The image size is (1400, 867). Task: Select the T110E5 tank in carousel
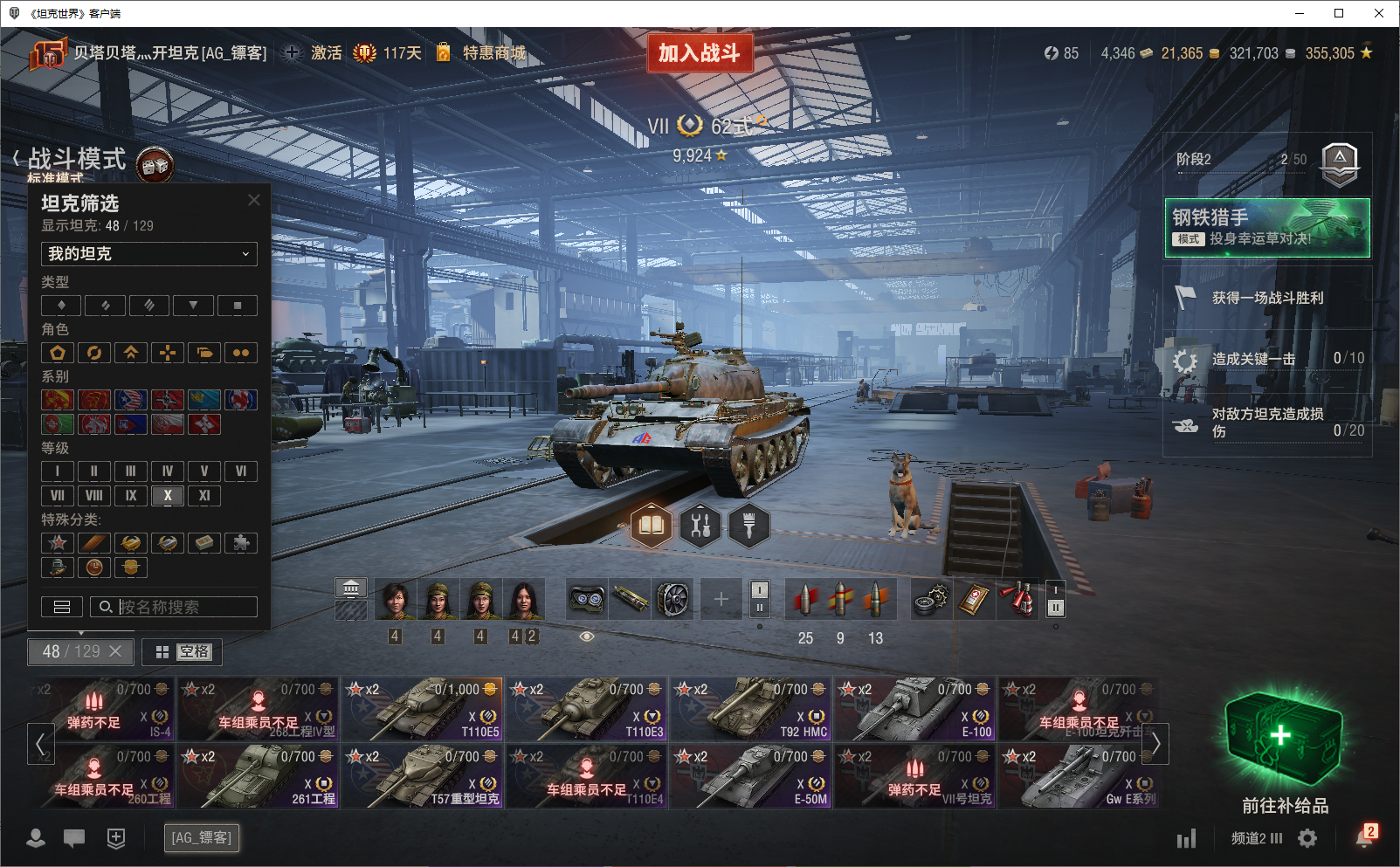pyautogui.click(x=423, y=709)
